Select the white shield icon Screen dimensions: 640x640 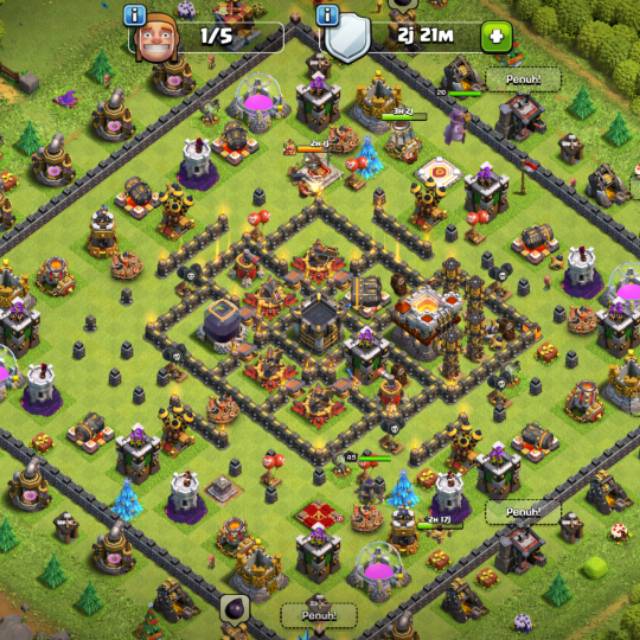pos(349,40)
